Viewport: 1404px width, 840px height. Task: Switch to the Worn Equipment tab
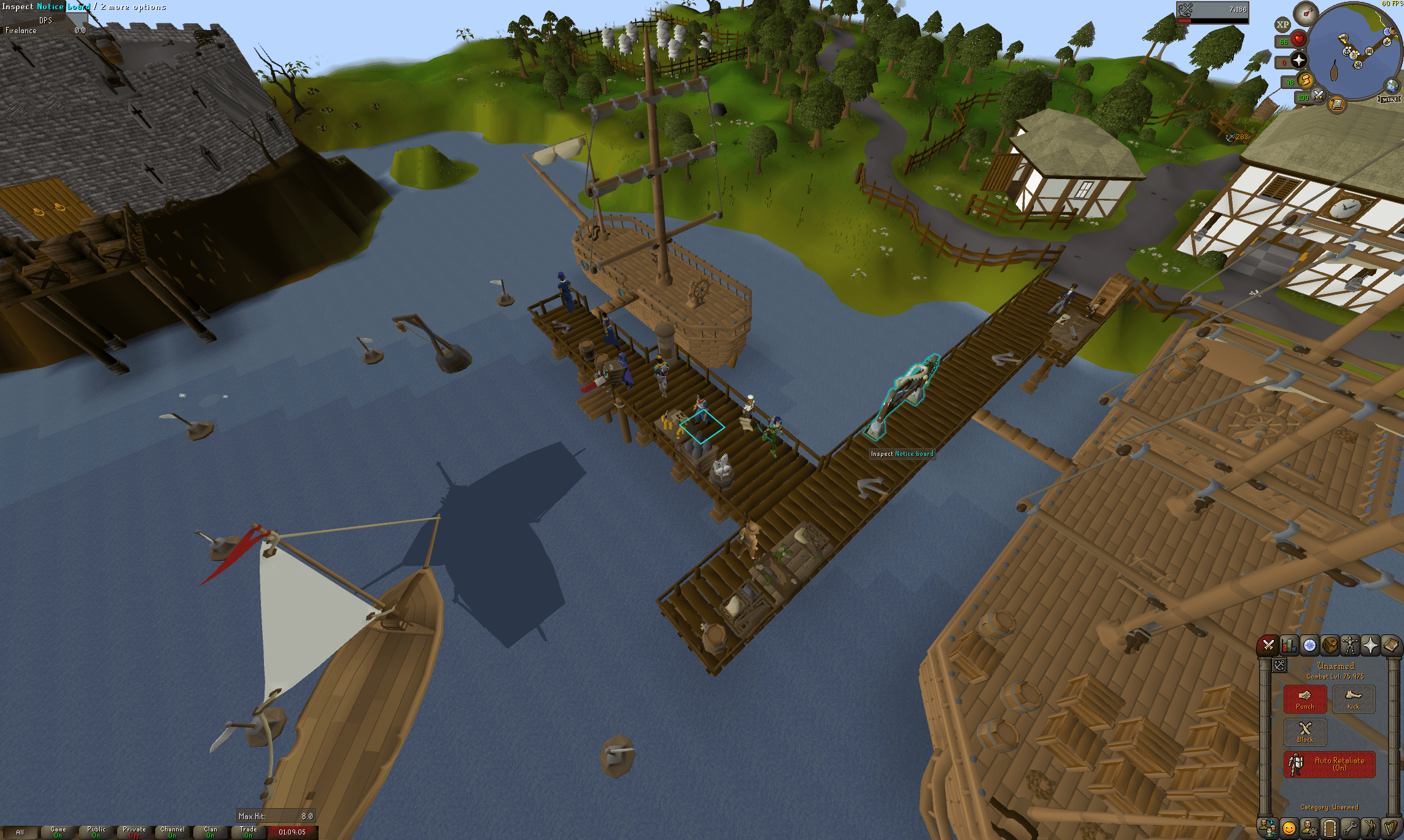[x=1350, y=645]
